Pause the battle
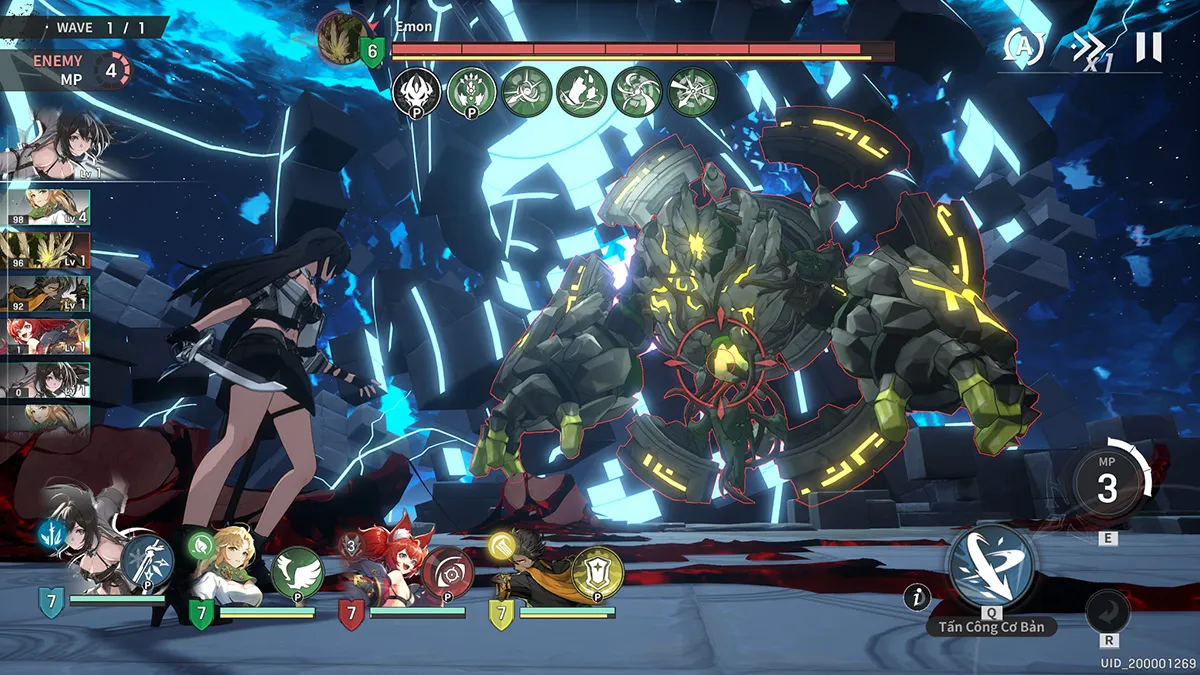The width and height of the screenshot is (1200, 675). (x=1149, y=47)
